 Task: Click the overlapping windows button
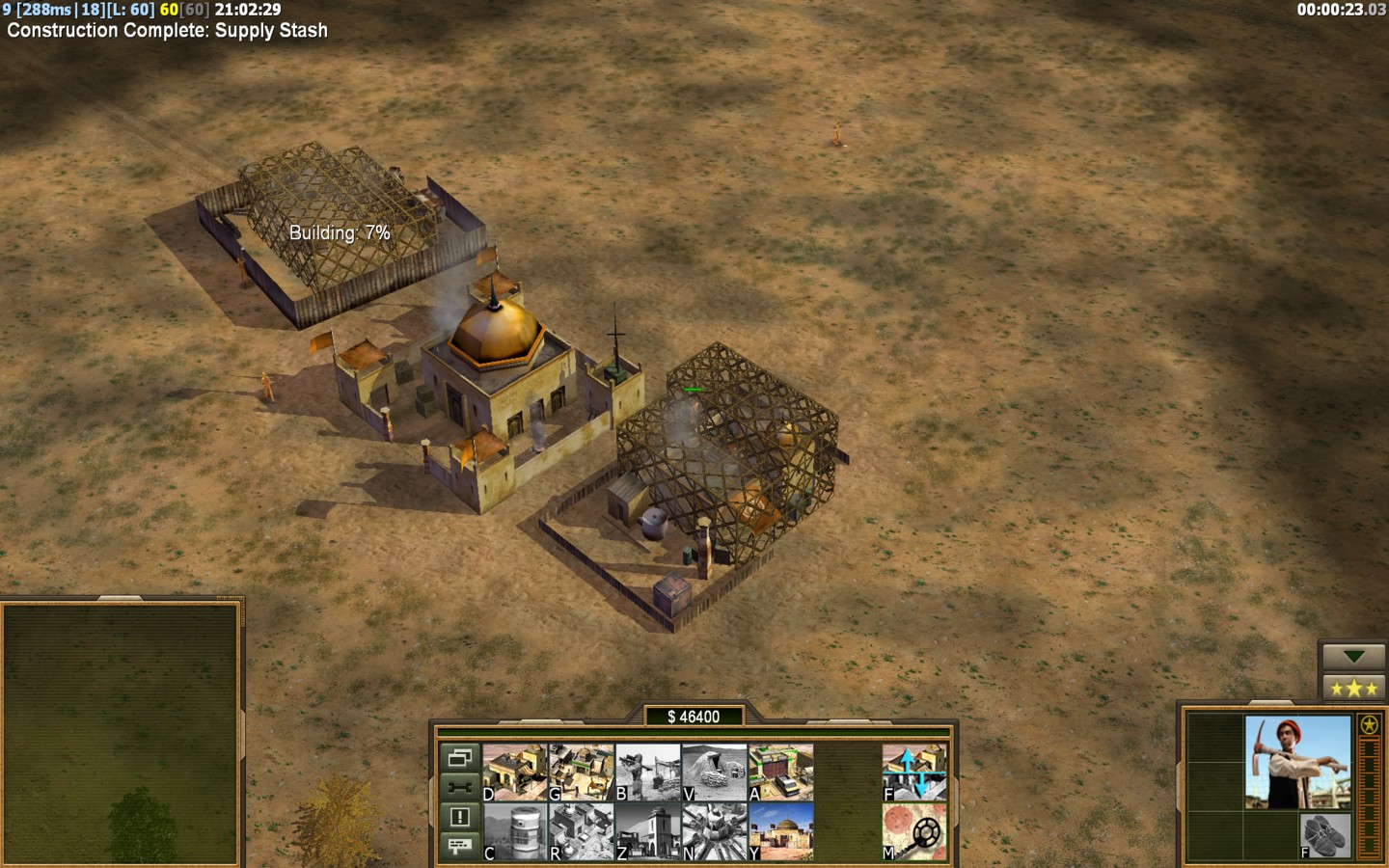pos(459,758)
